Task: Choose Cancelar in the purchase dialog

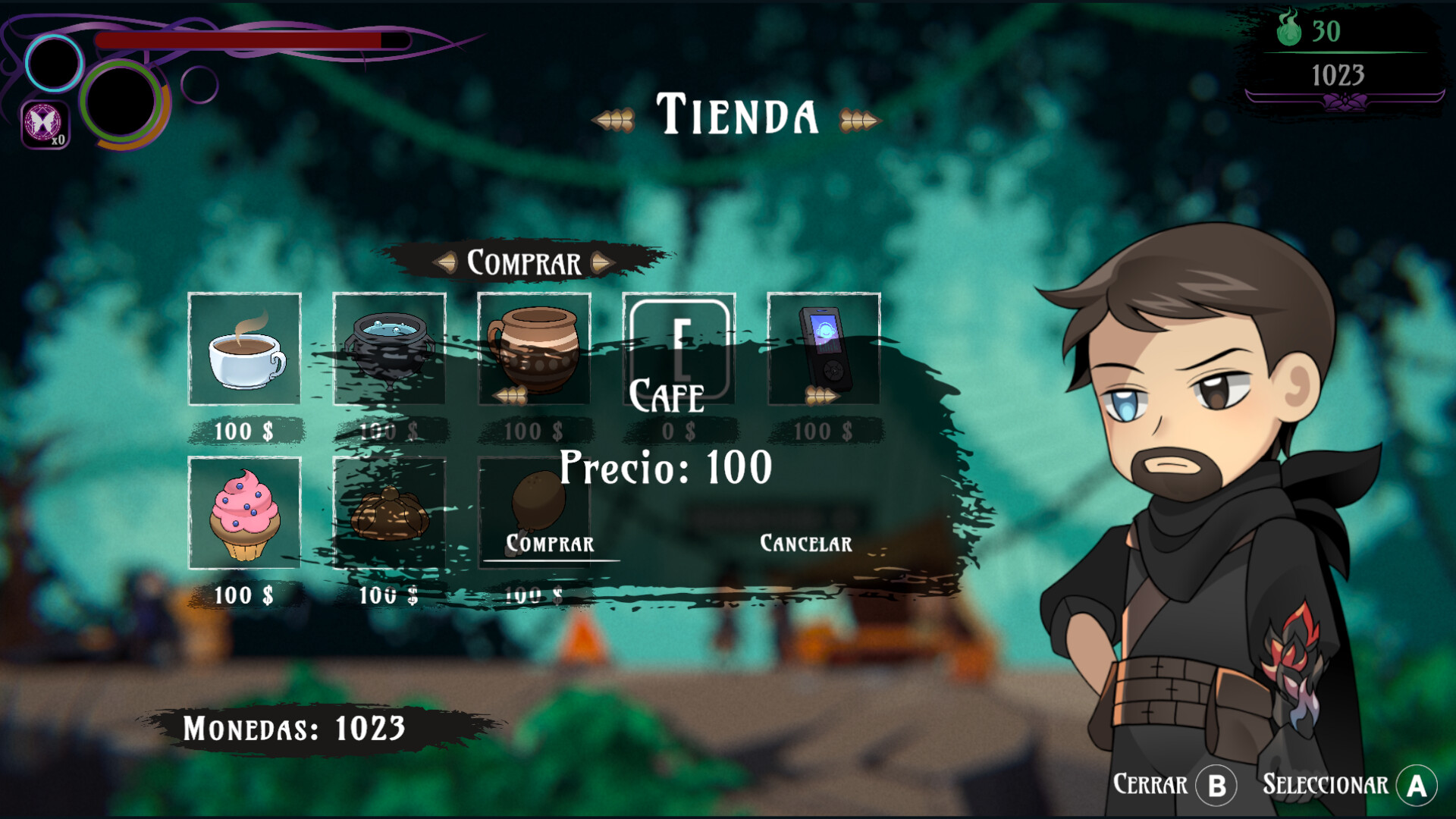Action: (x=805, y=544)
